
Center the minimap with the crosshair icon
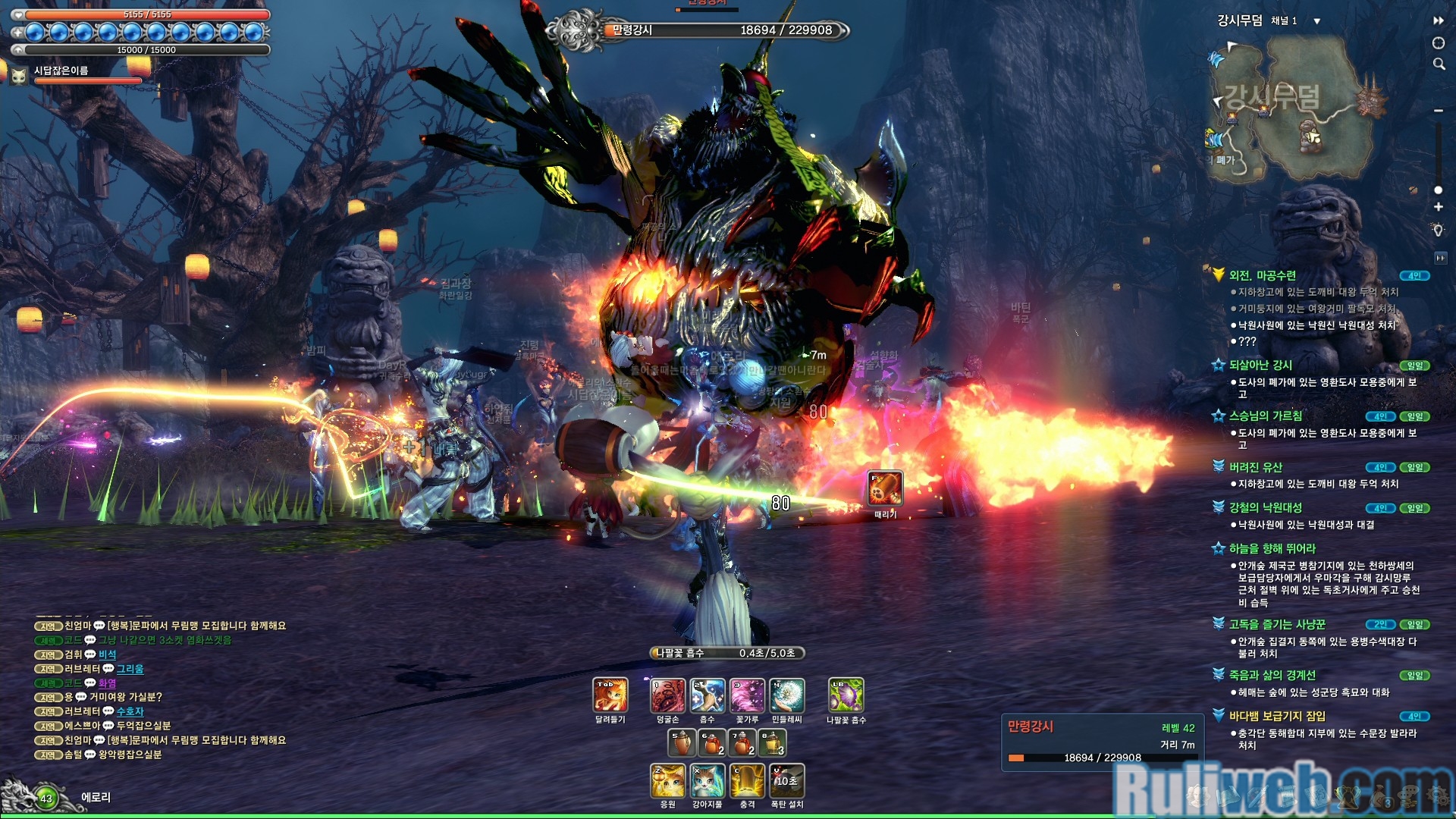(1439, 43)
